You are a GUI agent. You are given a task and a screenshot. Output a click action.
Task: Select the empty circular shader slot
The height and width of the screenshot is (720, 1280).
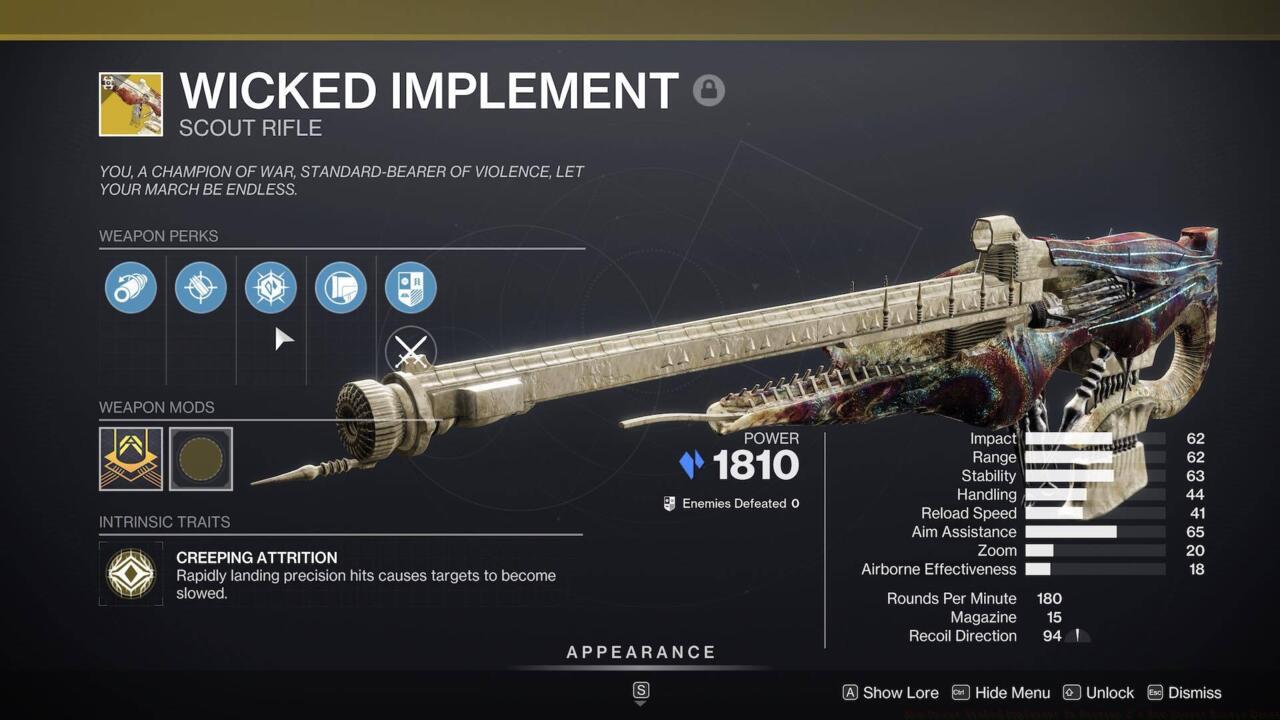tap(200, 458)
